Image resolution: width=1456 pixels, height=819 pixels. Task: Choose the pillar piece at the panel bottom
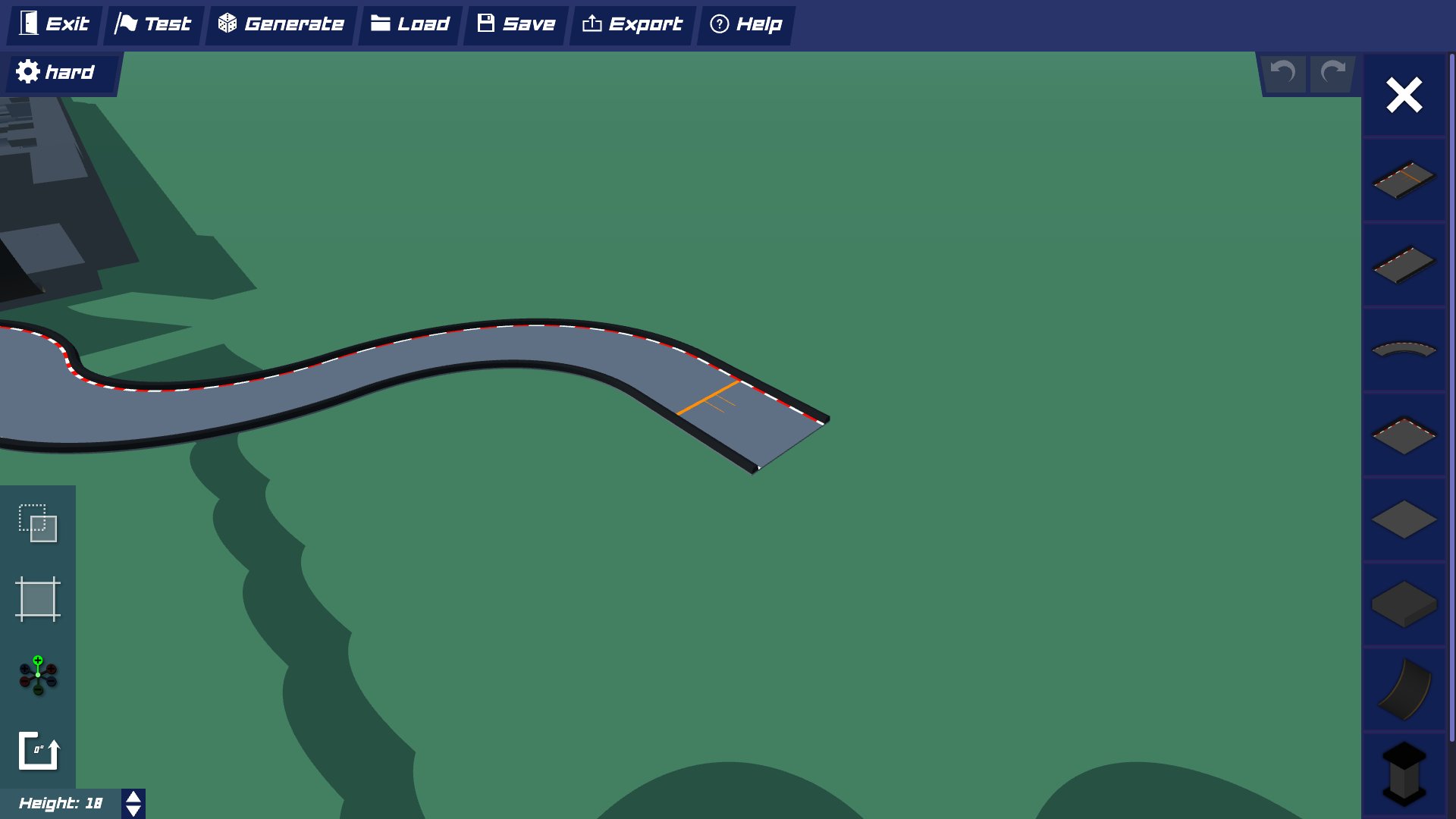tap(1404, 773)
